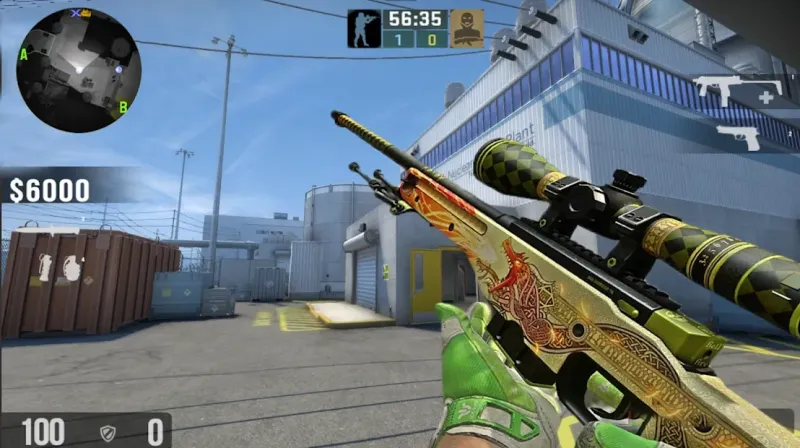Viewport: 800px width, 448px height.
Task: Click the Counter-Terrorist team icon
Action: pos(363,28)
